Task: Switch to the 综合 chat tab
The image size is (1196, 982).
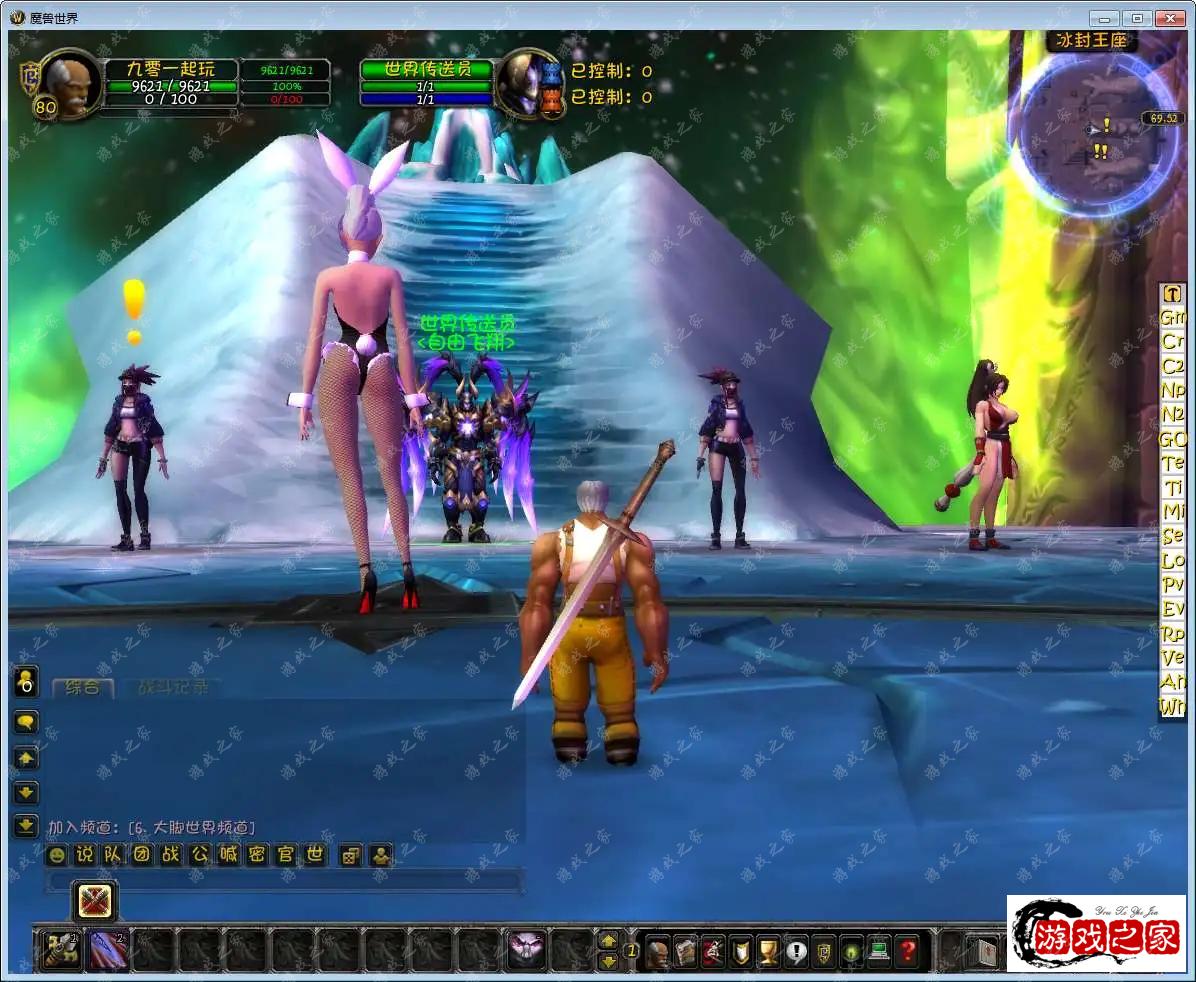Action: click(x=83, y=688)
